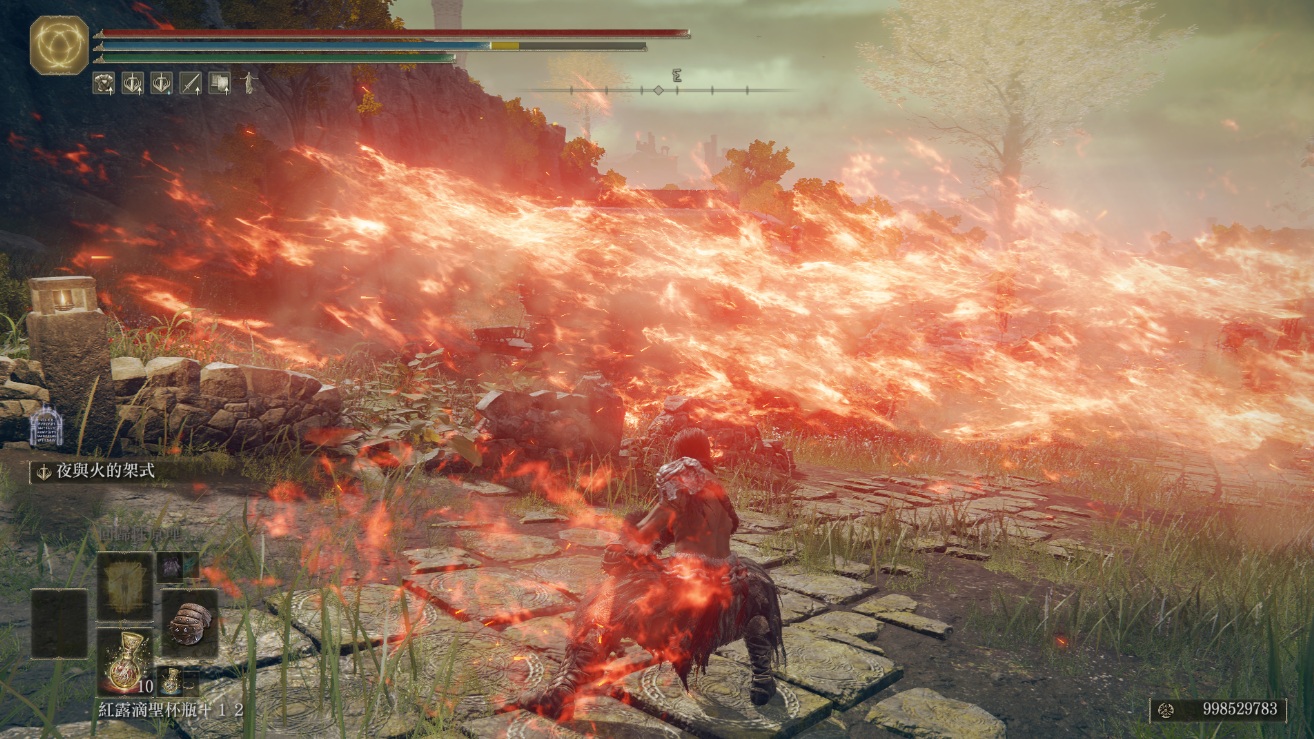Click the standing figure status icon

click(x=247, y=83)
